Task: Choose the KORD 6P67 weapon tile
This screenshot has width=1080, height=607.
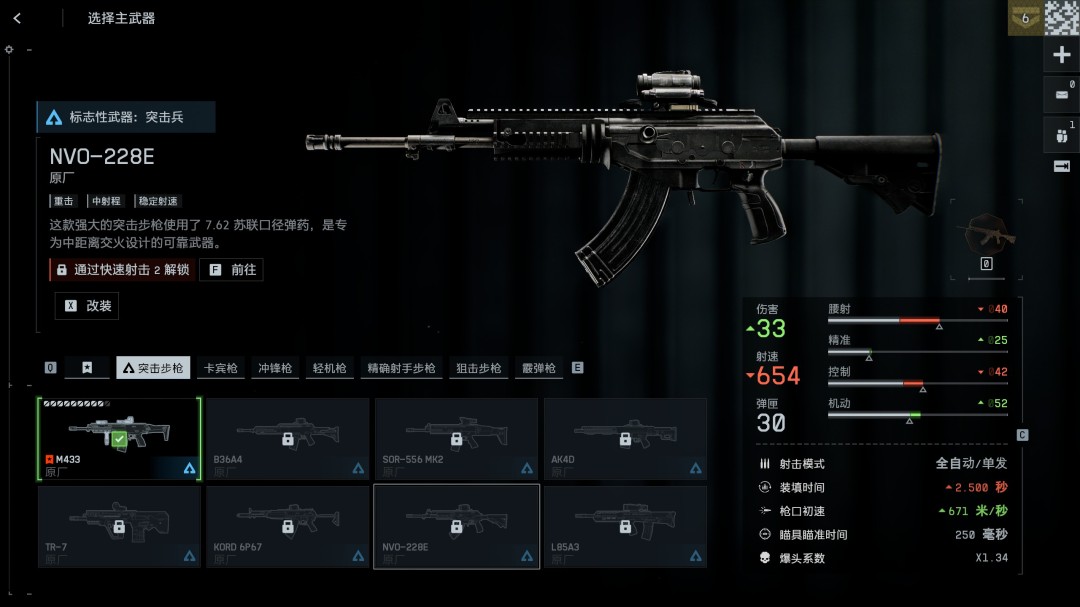Action: click(x=287, y=526)
